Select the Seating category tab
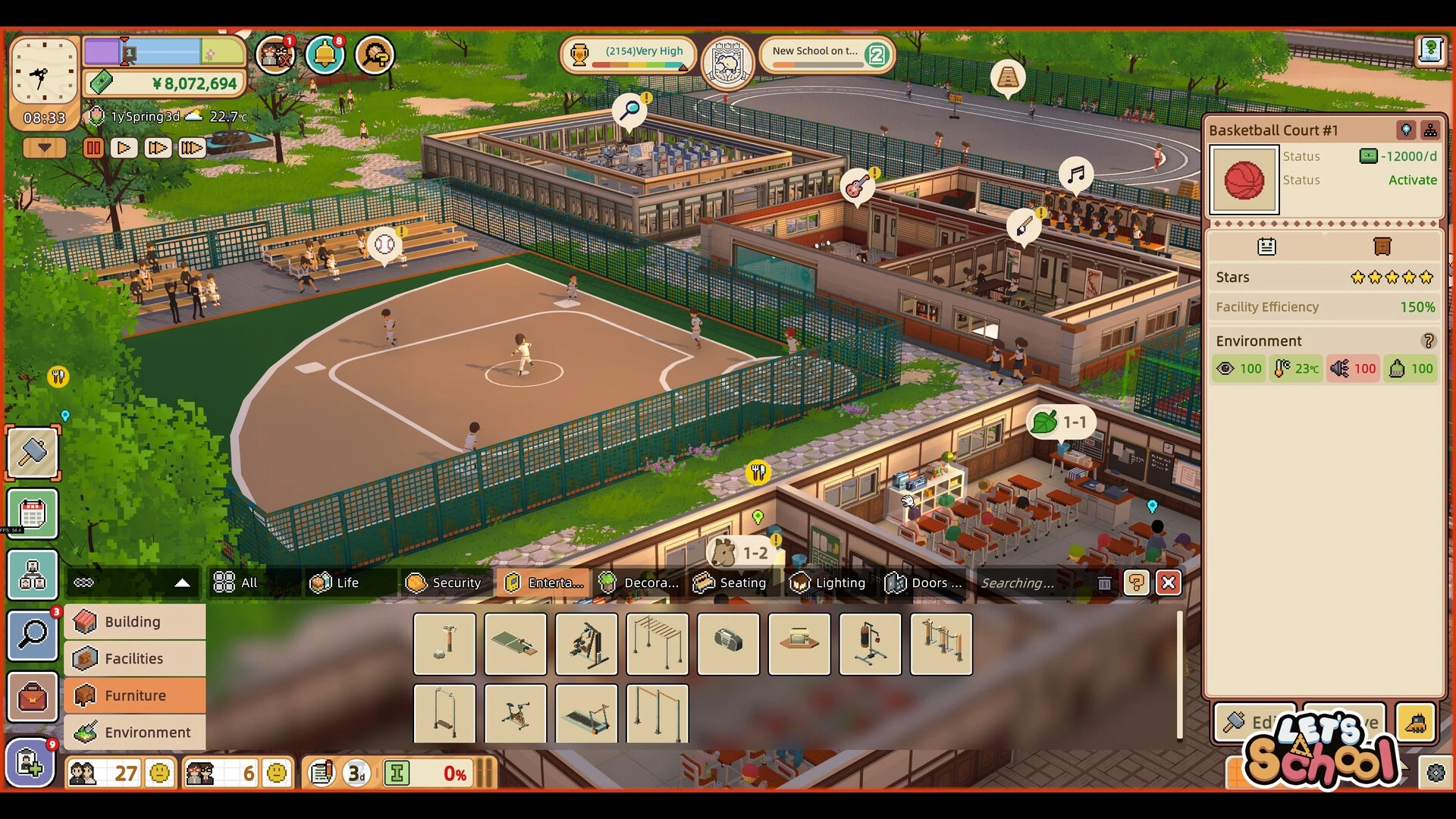1456x819 pixels. (x=731, y=582)
